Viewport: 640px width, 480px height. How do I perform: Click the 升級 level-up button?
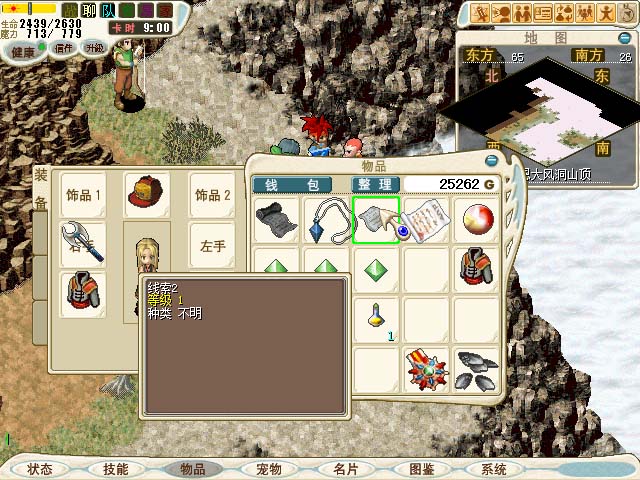(x=94, y=47)
